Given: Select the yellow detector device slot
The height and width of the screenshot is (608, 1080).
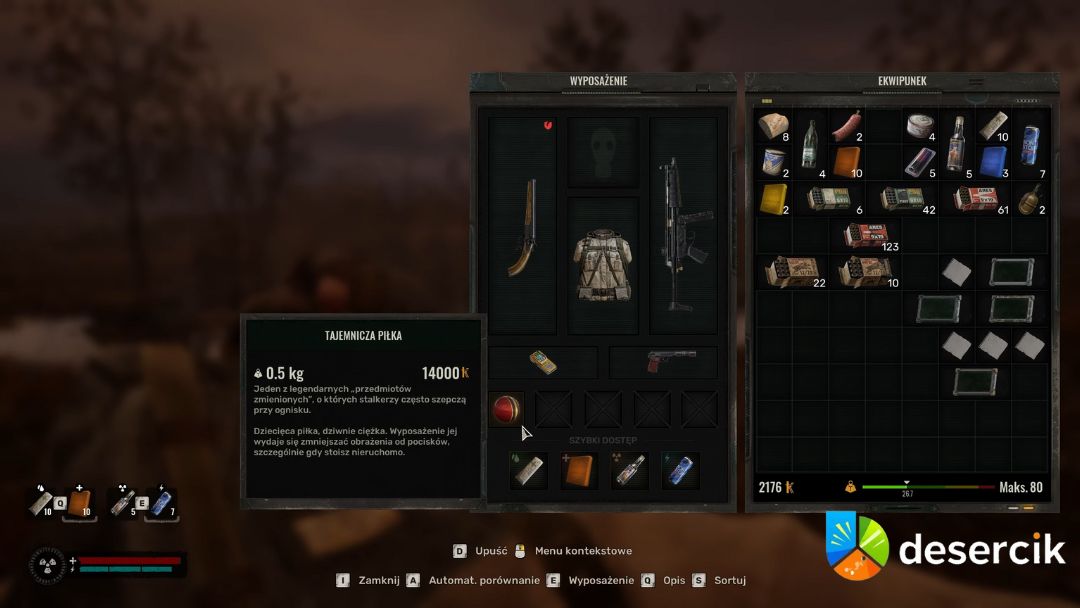Looking at the screenshot, I should [543, 362].
